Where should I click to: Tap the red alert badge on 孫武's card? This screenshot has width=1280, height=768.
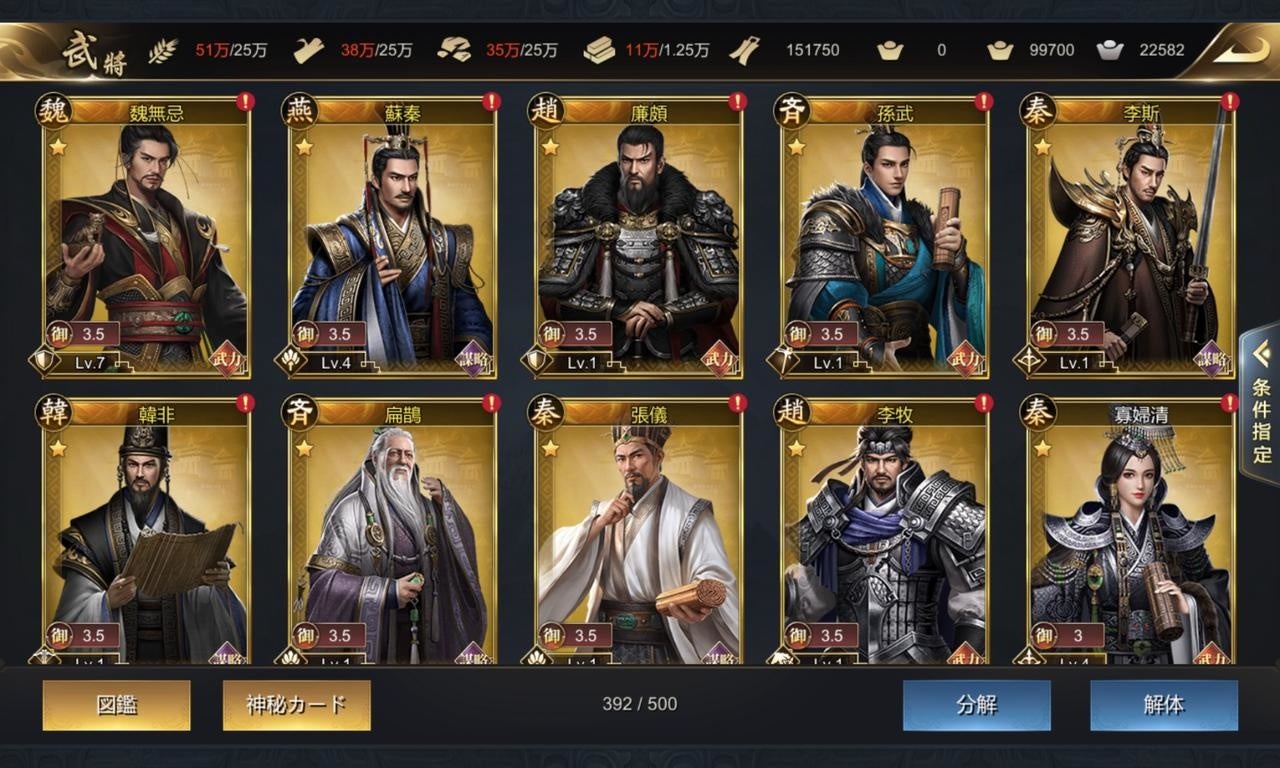point(986,100)
